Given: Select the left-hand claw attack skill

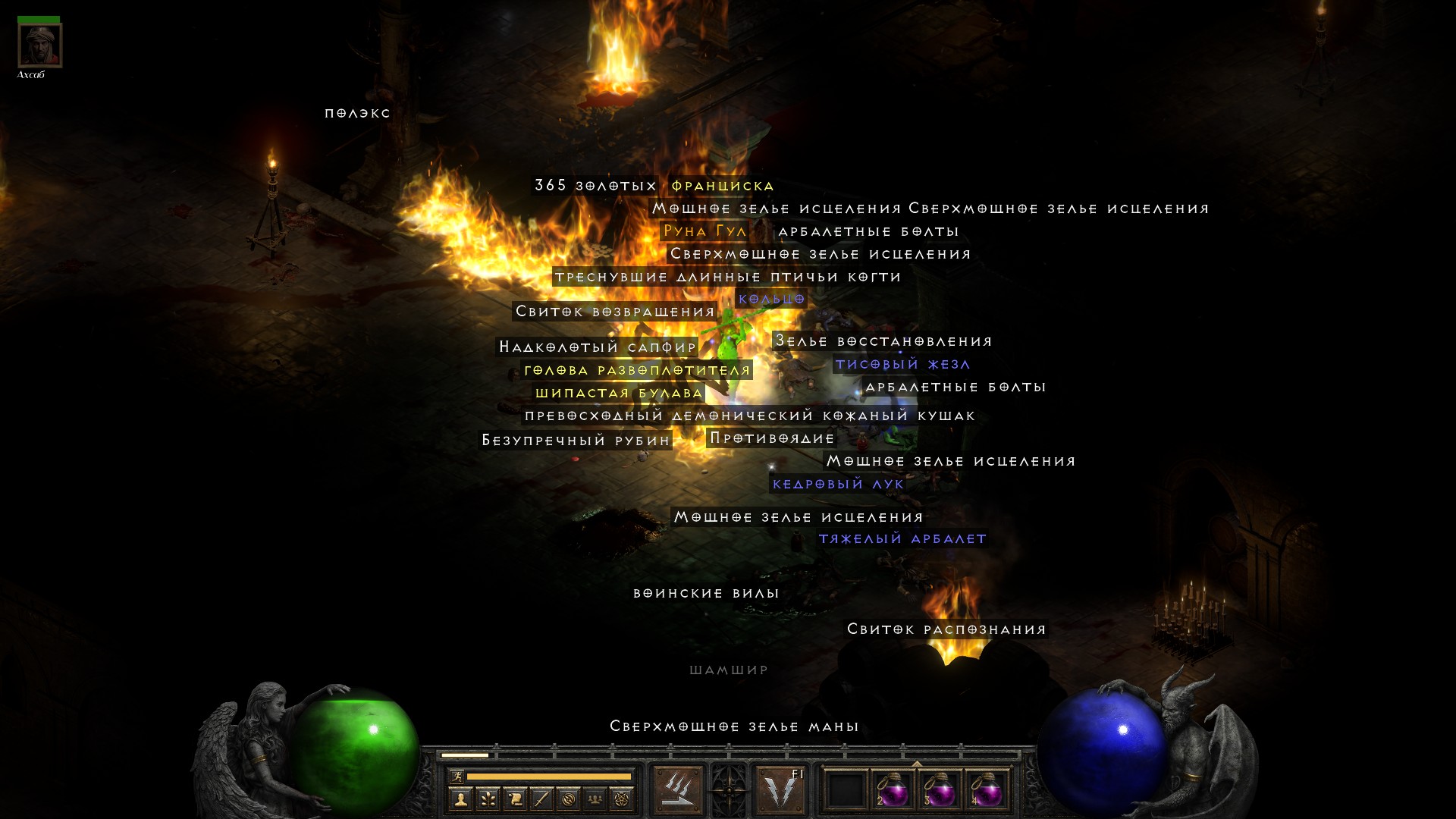Looking at the screenshot, I should [677, 789].
